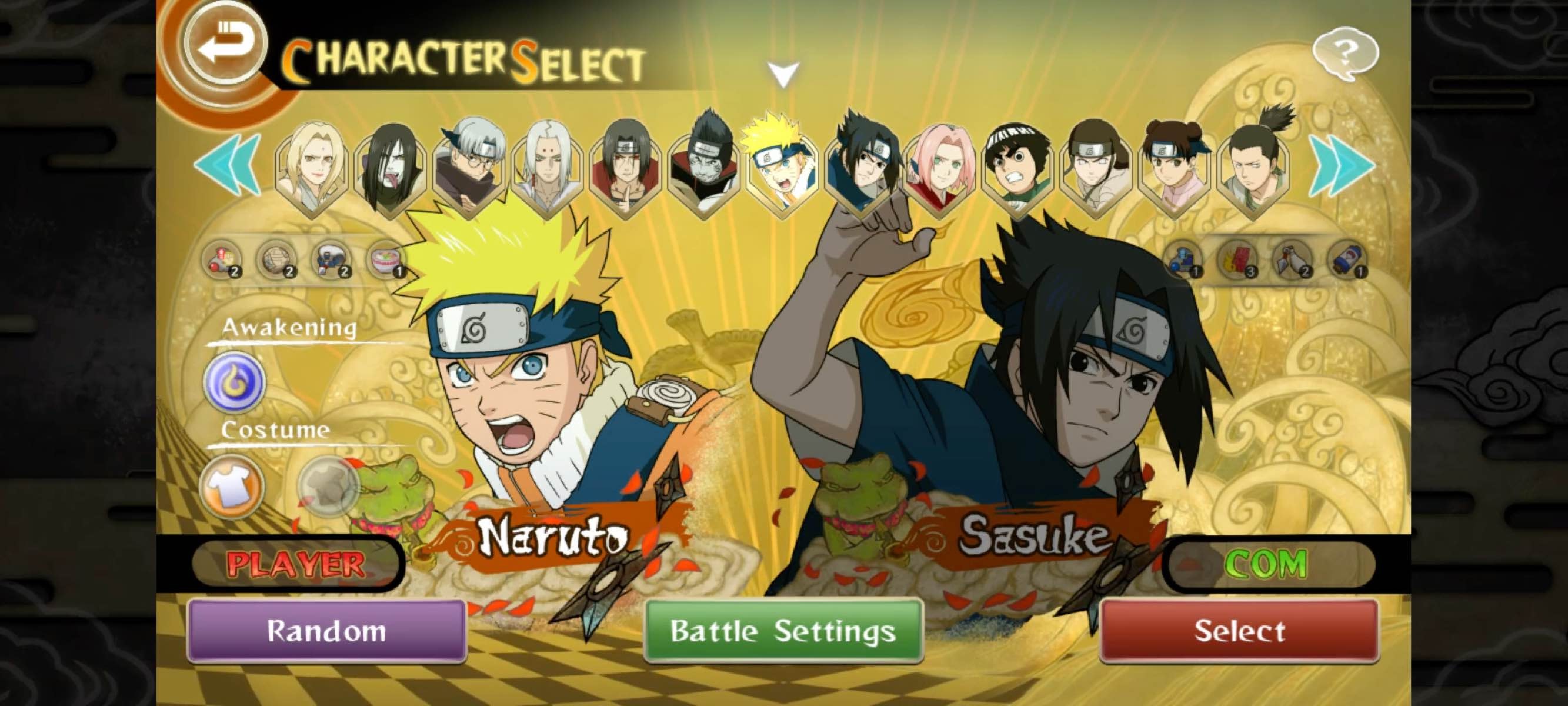Choose a Random character
The width and height of the screenshot is (1568, 706).
326,631
